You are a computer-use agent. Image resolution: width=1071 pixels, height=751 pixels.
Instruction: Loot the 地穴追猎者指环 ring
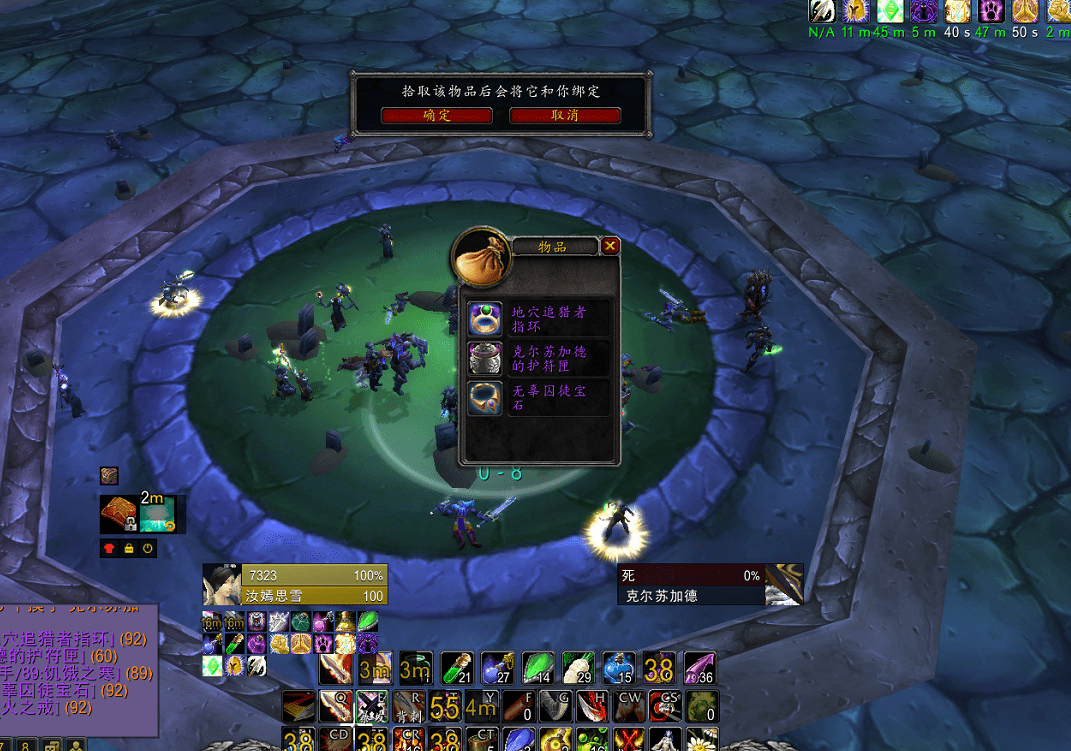pyautogui.click(x=486, y=319)
